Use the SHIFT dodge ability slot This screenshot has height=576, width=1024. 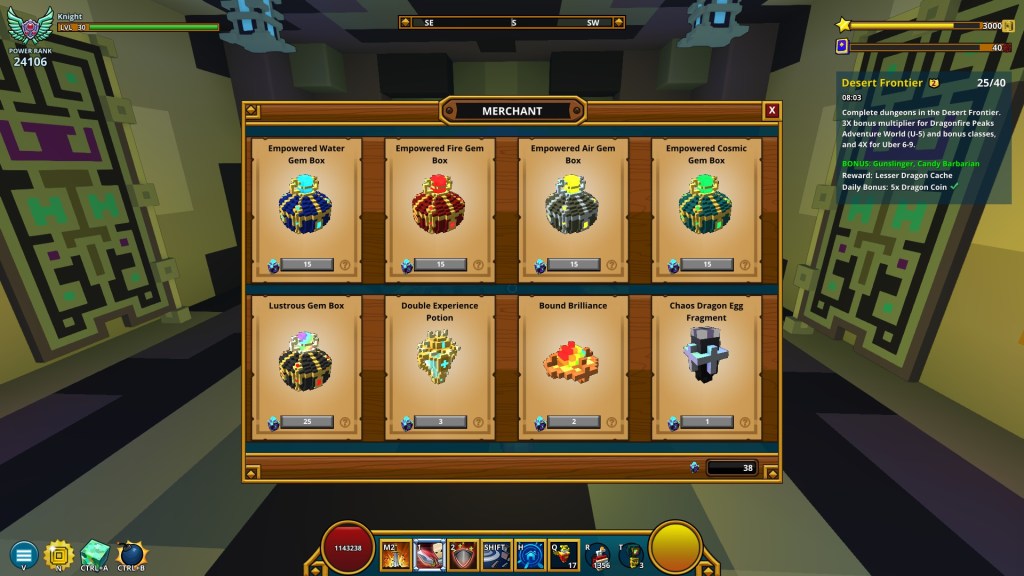tap(497, 554)
